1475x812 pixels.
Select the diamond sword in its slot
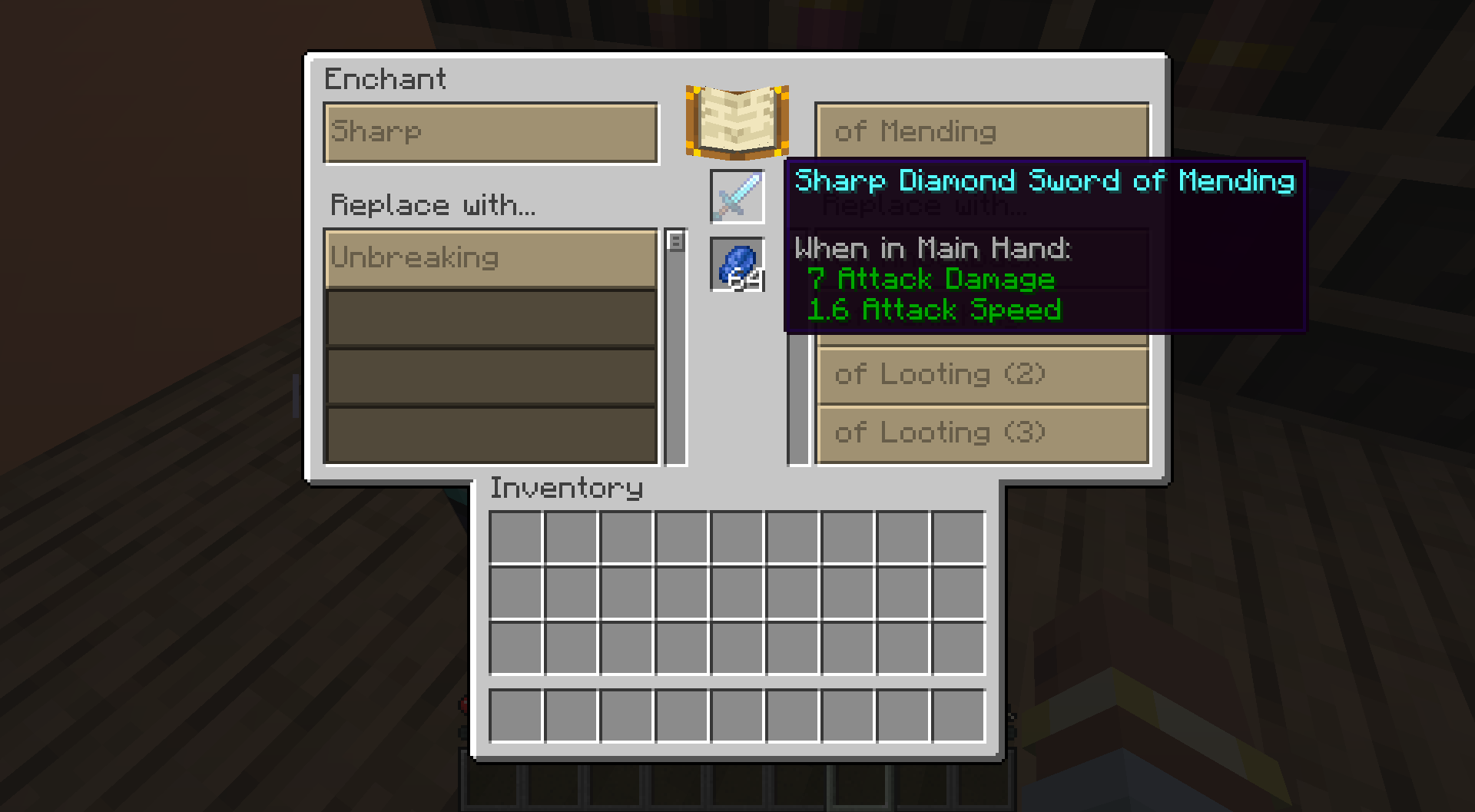pyautogui.click(x=736, y=197)
